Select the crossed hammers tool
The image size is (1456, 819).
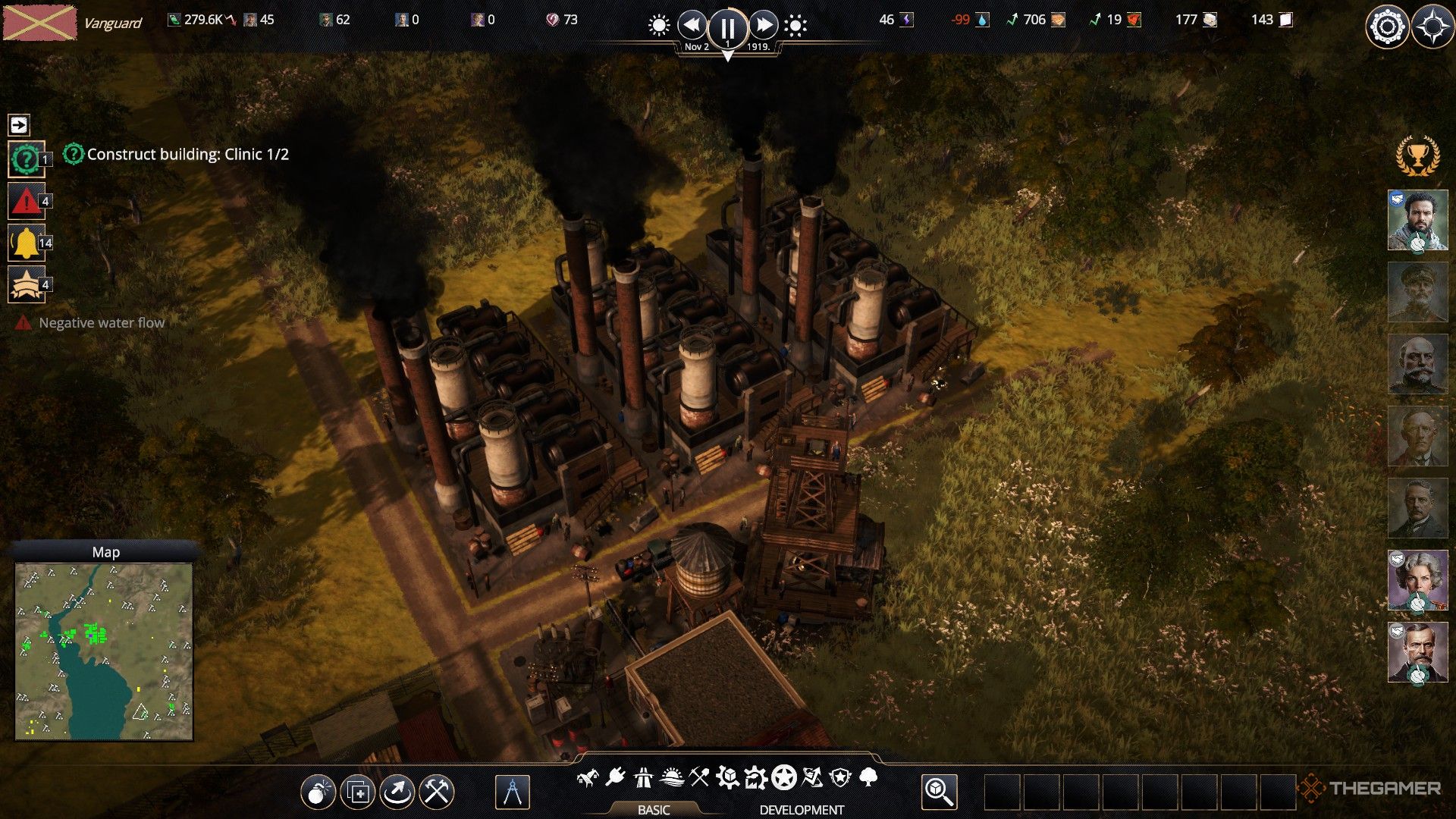tap(437, 792)
